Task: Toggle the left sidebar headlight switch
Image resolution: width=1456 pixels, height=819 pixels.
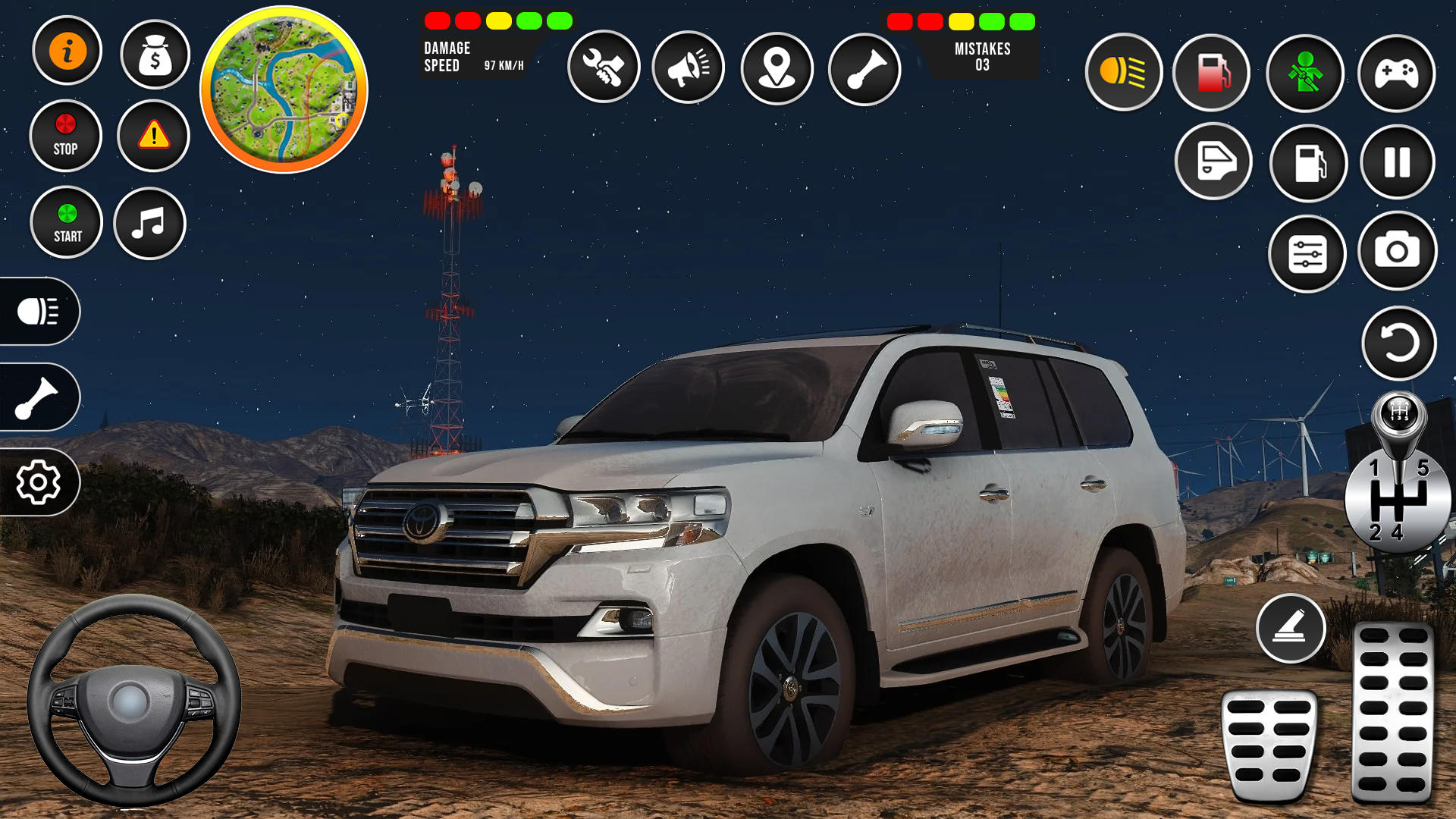Action: tap(39, 312)
